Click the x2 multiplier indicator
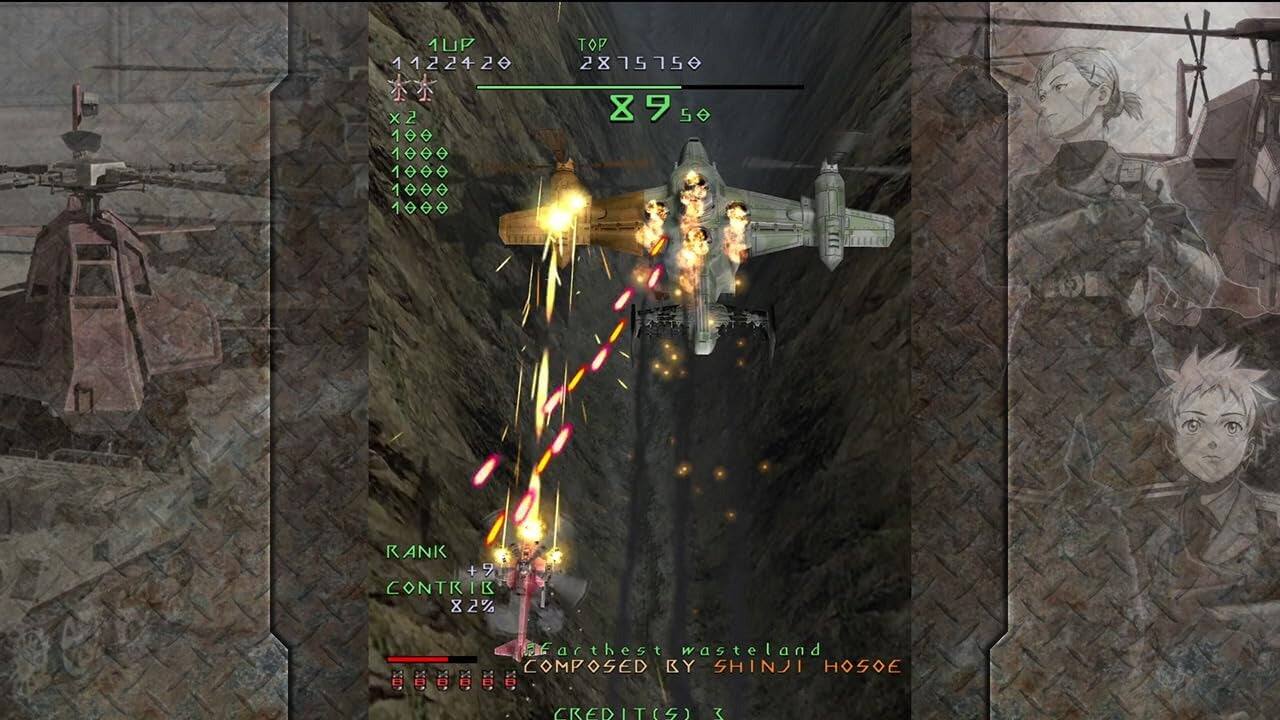Viewport: 1280px width, 720px height. [402, 118]
